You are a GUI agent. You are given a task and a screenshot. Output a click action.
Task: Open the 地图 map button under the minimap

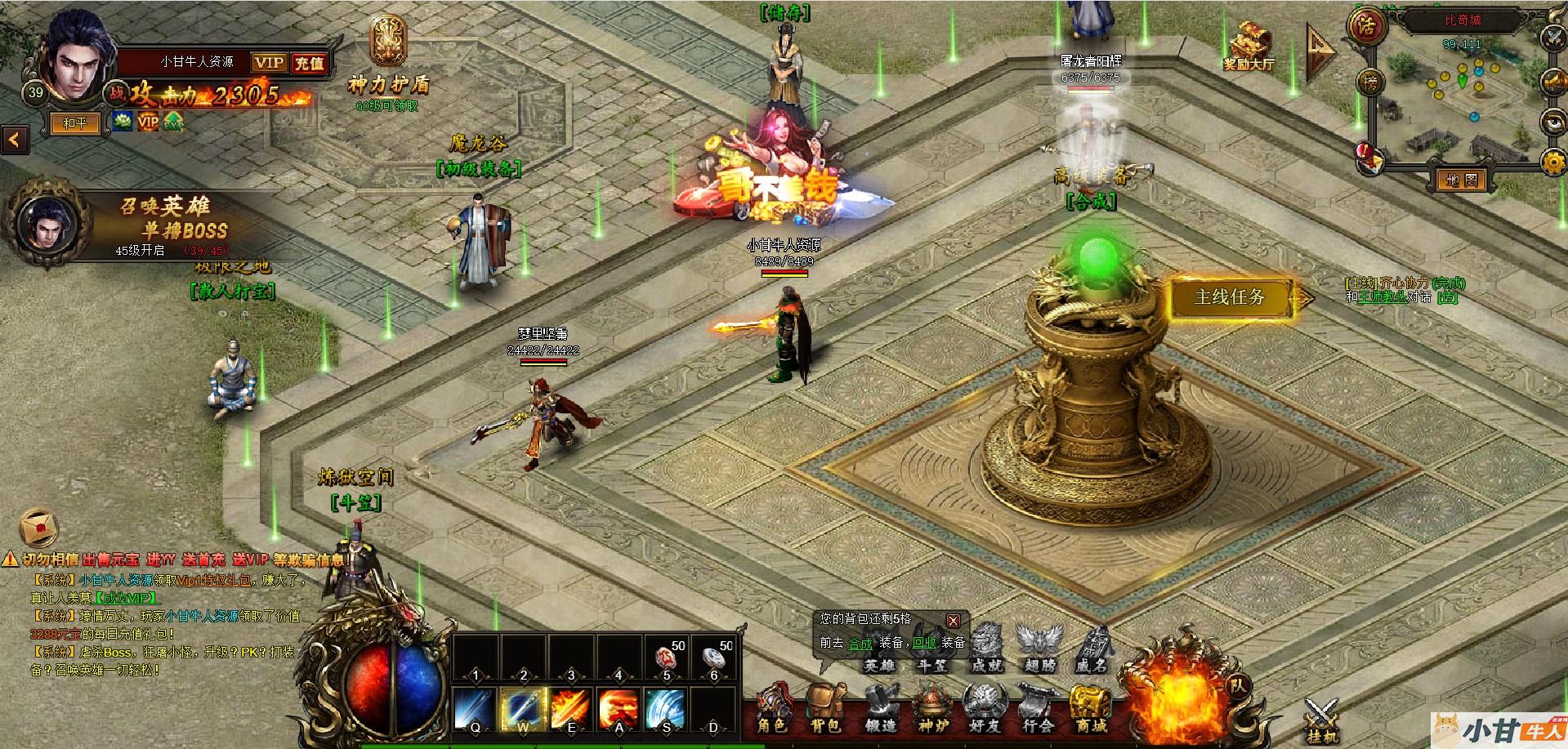click(1461, 180)
